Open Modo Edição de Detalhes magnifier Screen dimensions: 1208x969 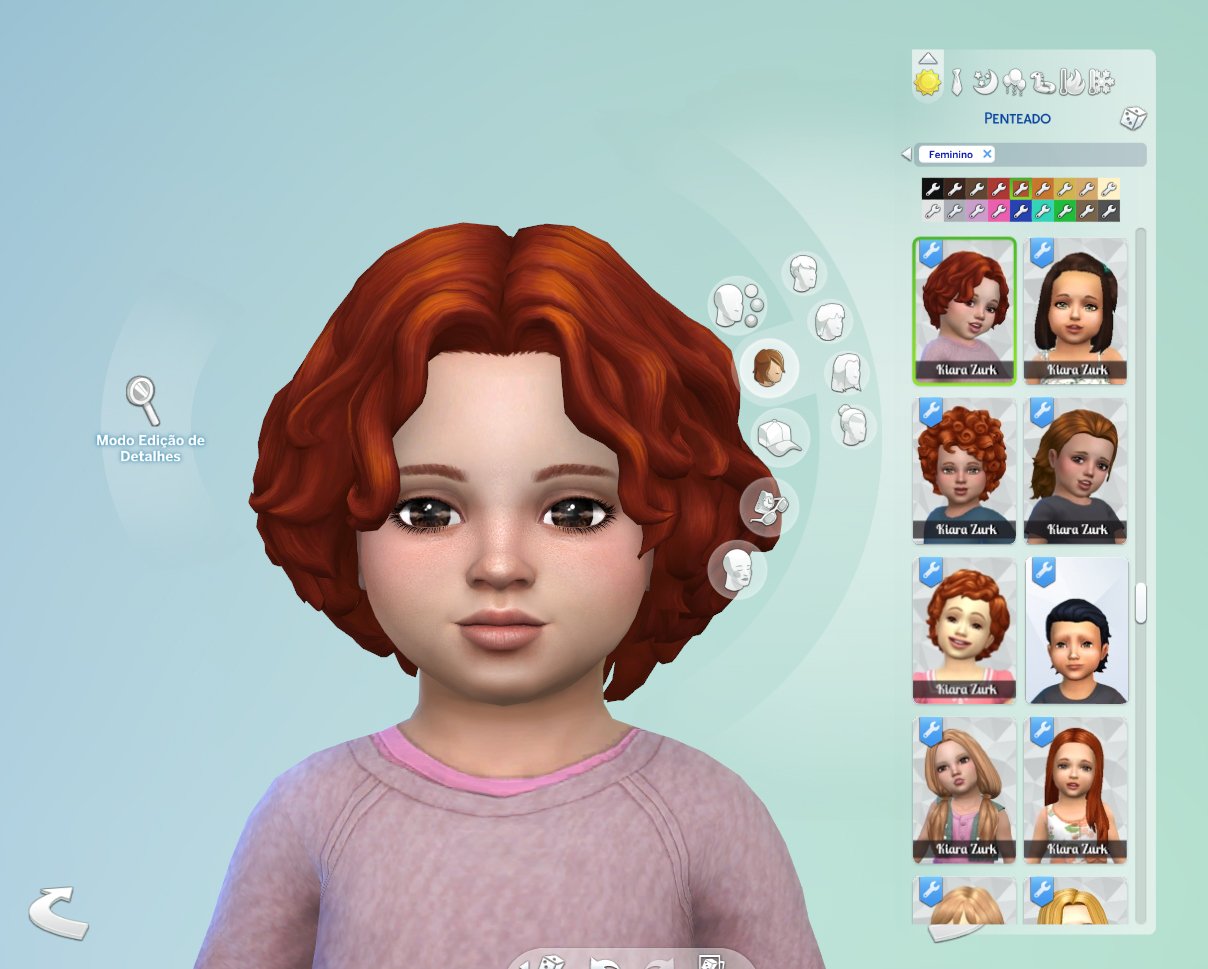tap(142, 399)
